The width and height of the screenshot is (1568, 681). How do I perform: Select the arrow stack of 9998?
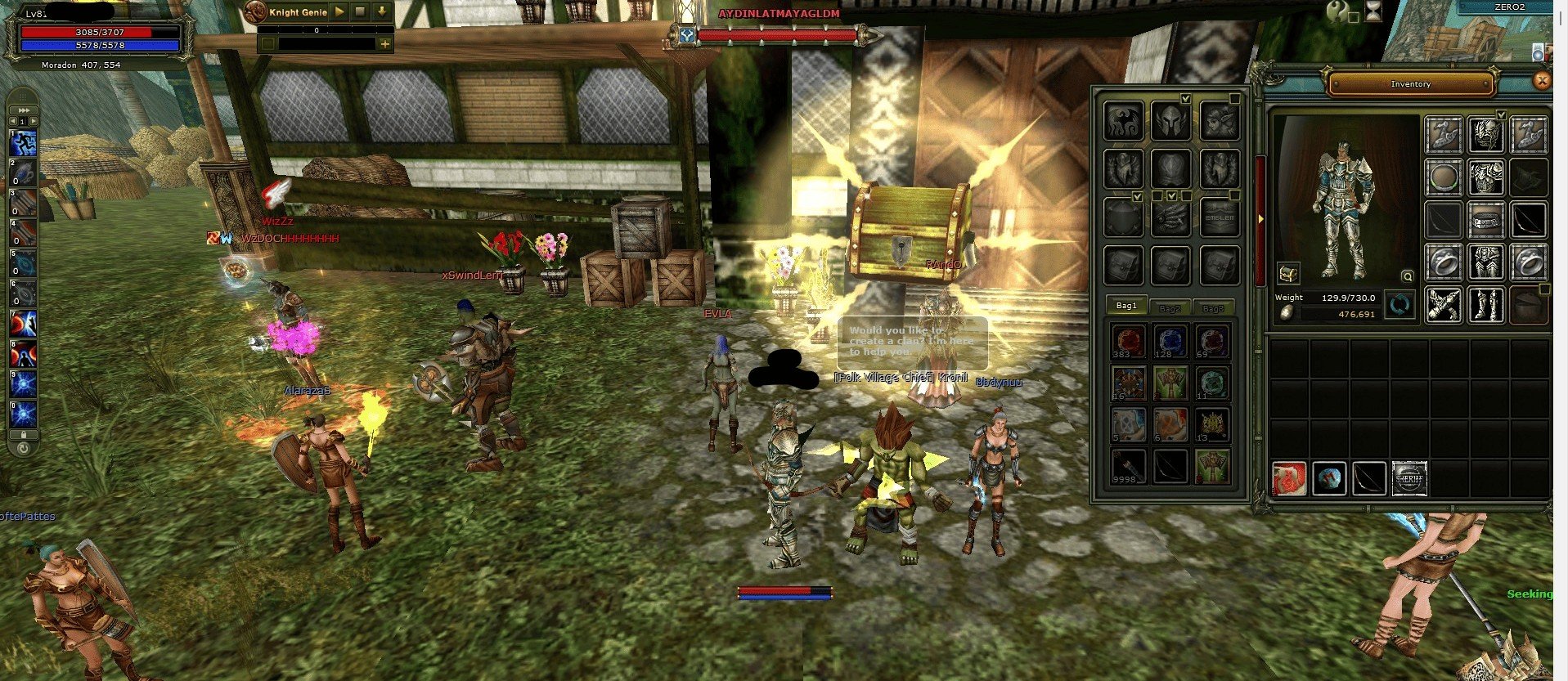coord(1129,468)
